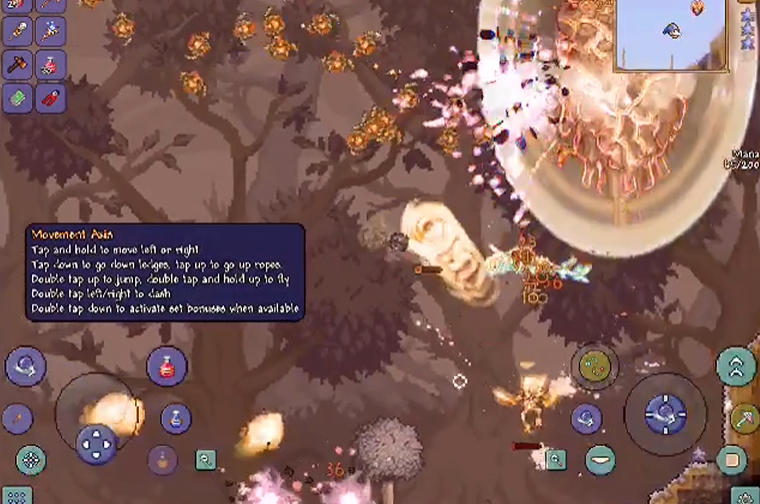Screen dimensions: 760x504
Task: Select the red potion hotbar slot
Action: [x=51, y=65]
